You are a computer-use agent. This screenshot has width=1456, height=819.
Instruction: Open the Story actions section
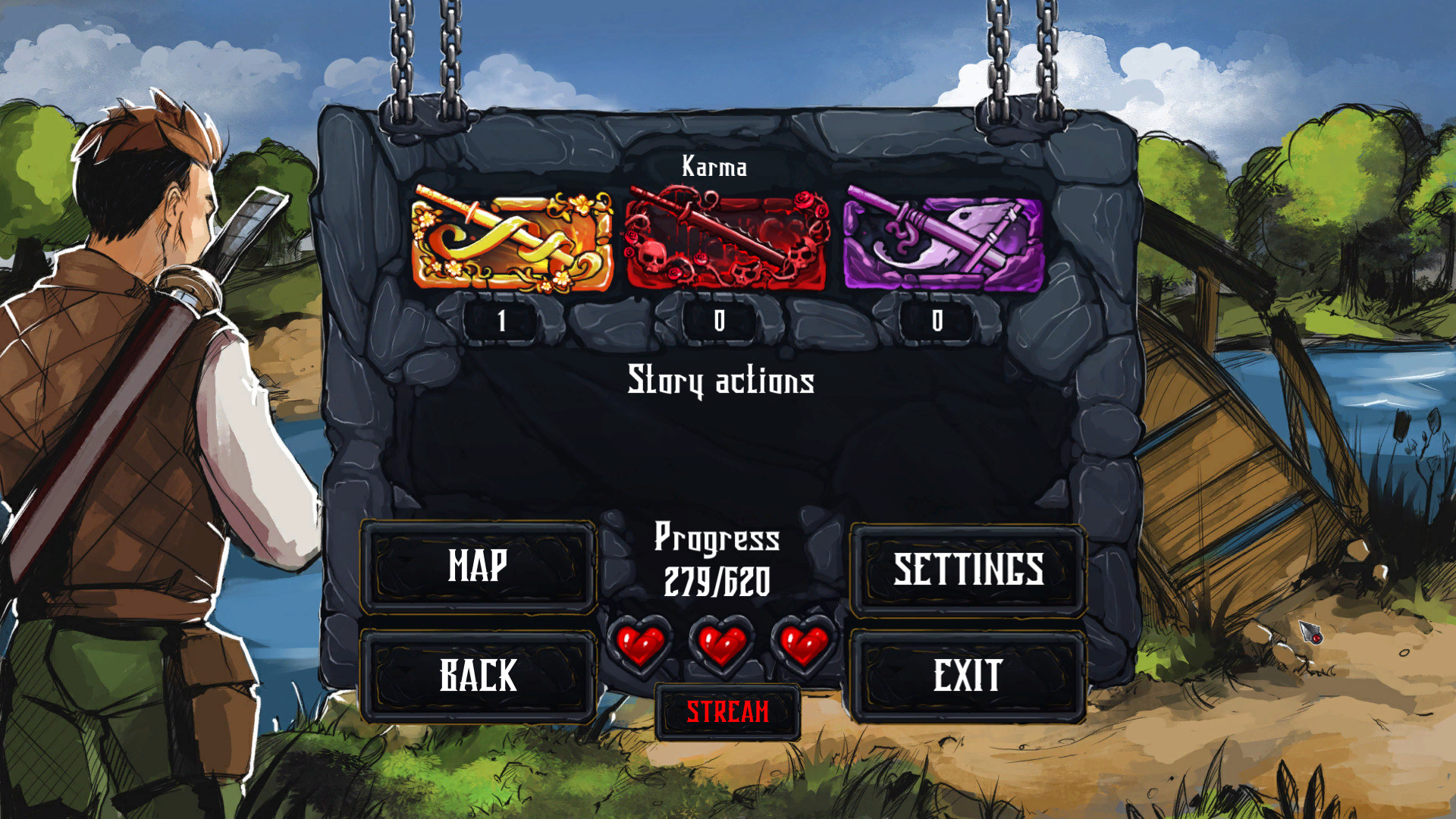[720, 381]
